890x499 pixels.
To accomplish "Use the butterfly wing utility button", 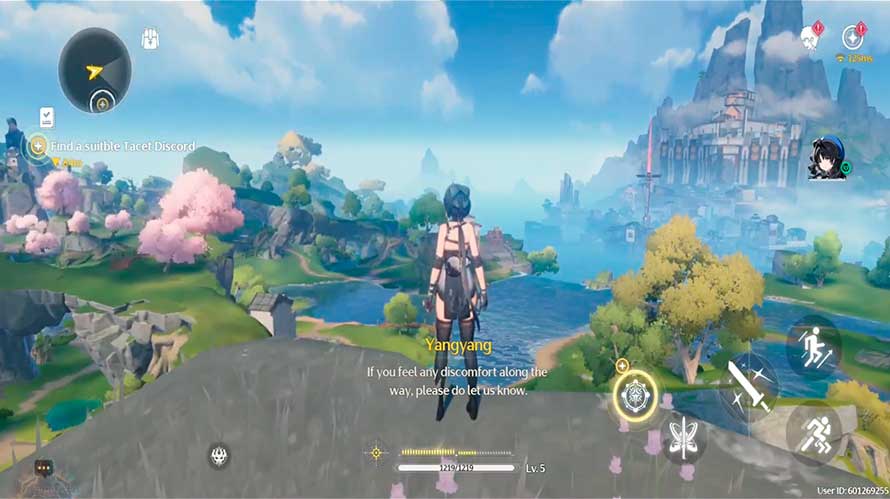I will click(x=684, y=438).
